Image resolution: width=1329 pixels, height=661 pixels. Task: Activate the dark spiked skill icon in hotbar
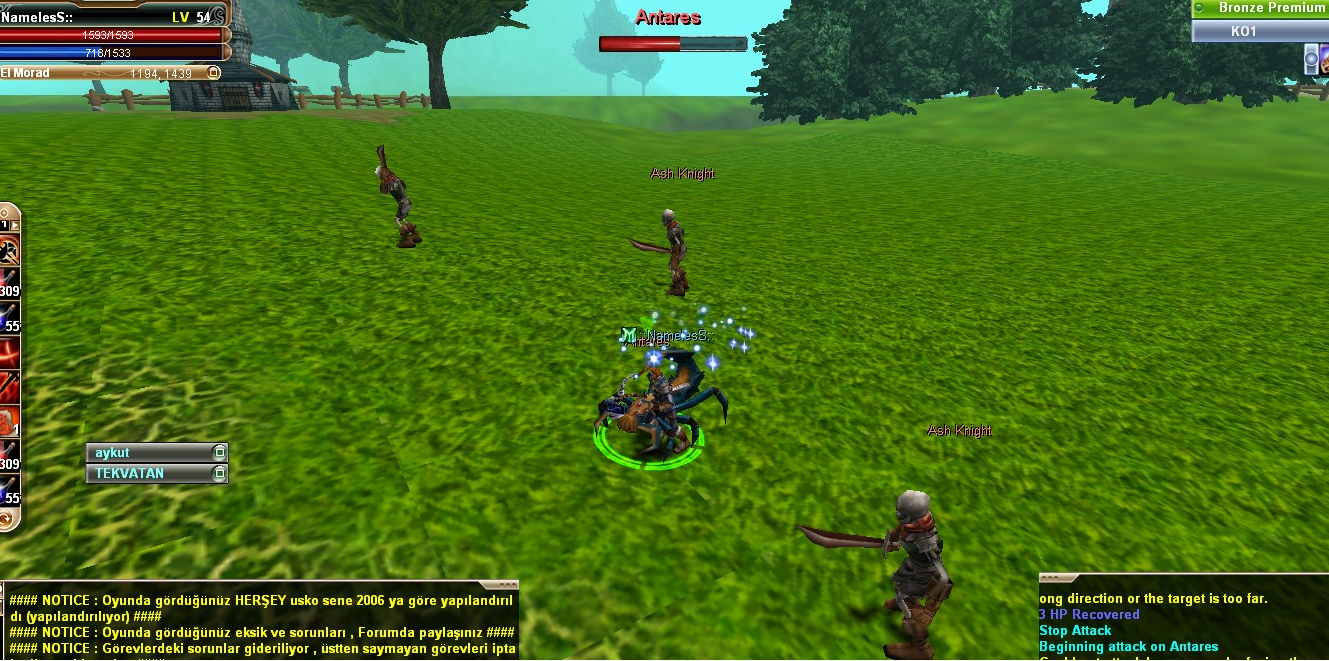point(8,249)
